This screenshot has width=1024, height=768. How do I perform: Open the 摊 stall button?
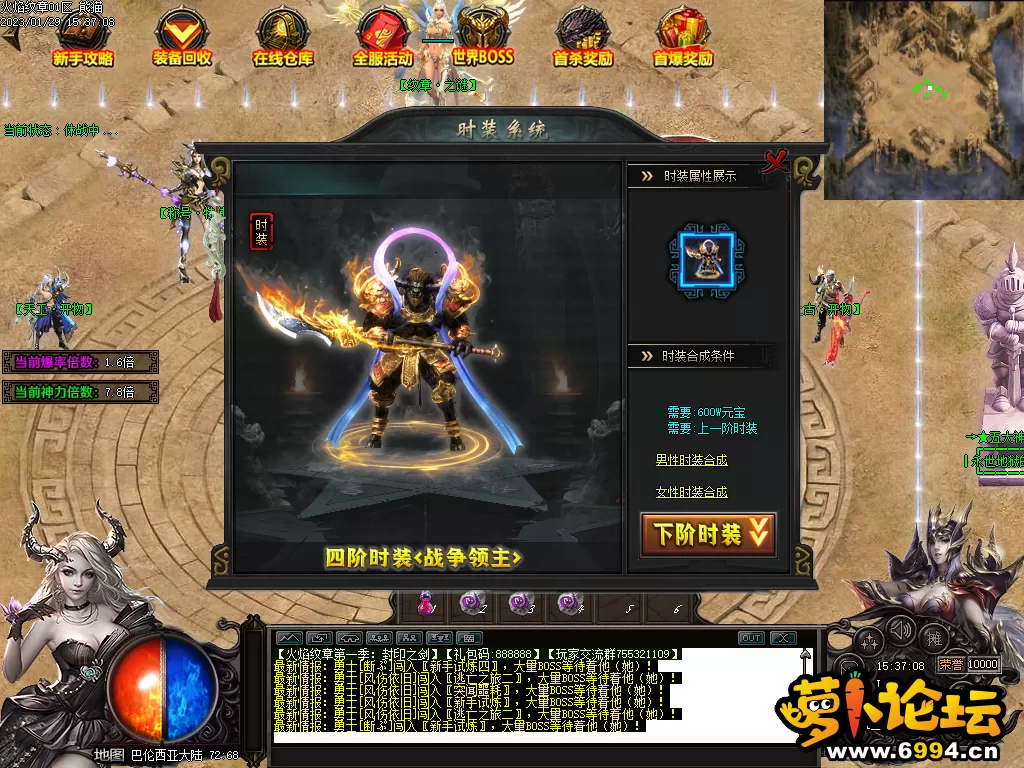click(x=934, y=637)
